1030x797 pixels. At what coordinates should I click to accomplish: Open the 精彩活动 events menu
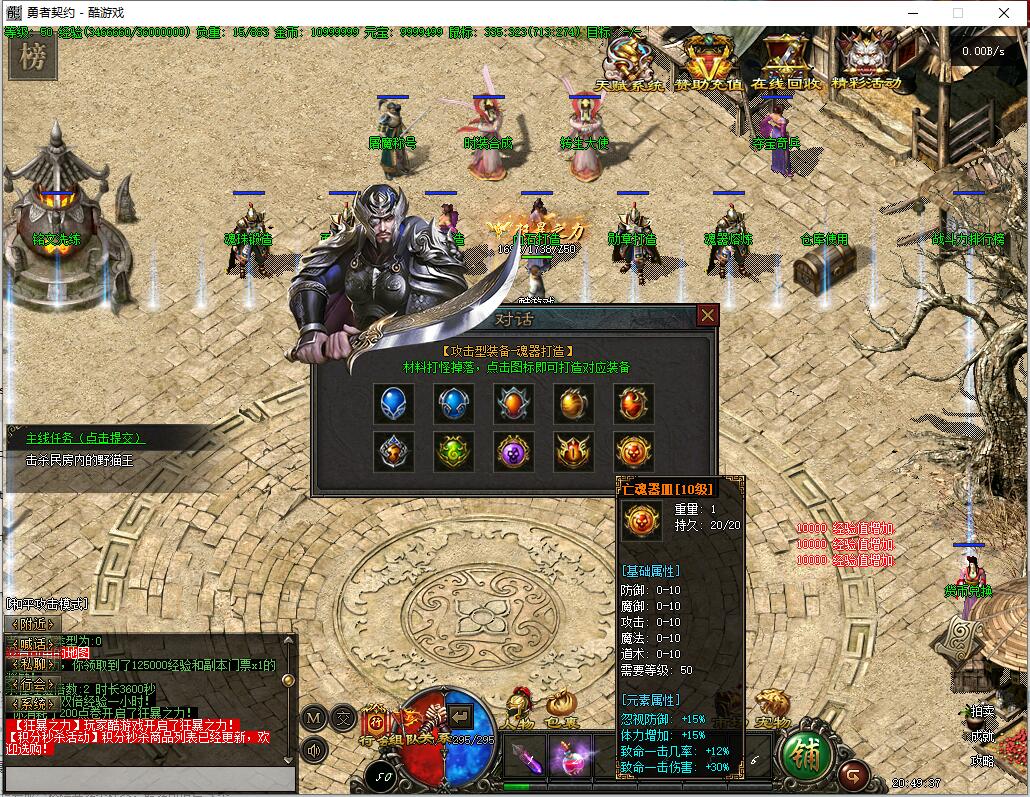(x=866, y=62)
